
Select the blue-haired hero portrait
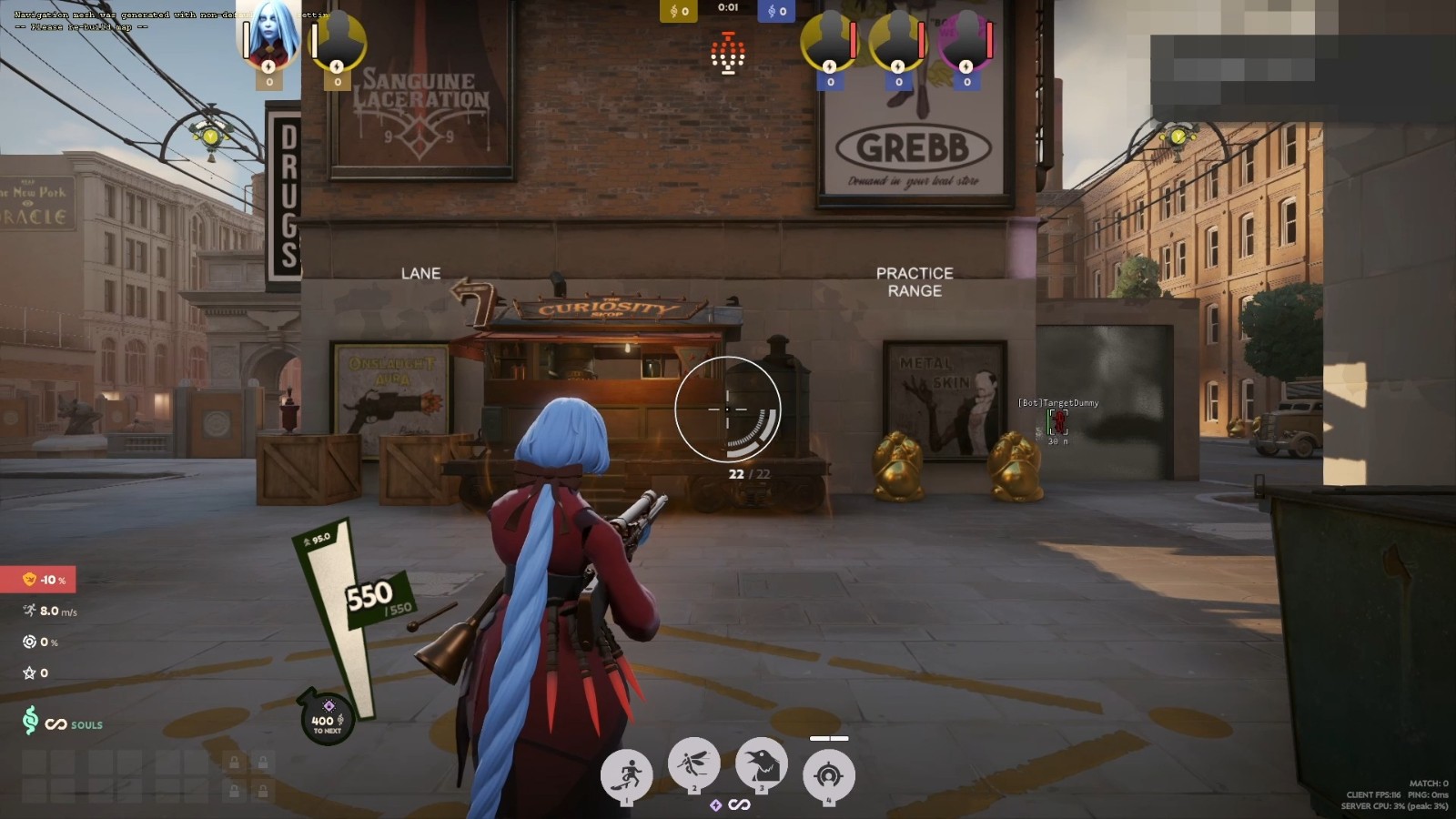click(x=269, y=36)
